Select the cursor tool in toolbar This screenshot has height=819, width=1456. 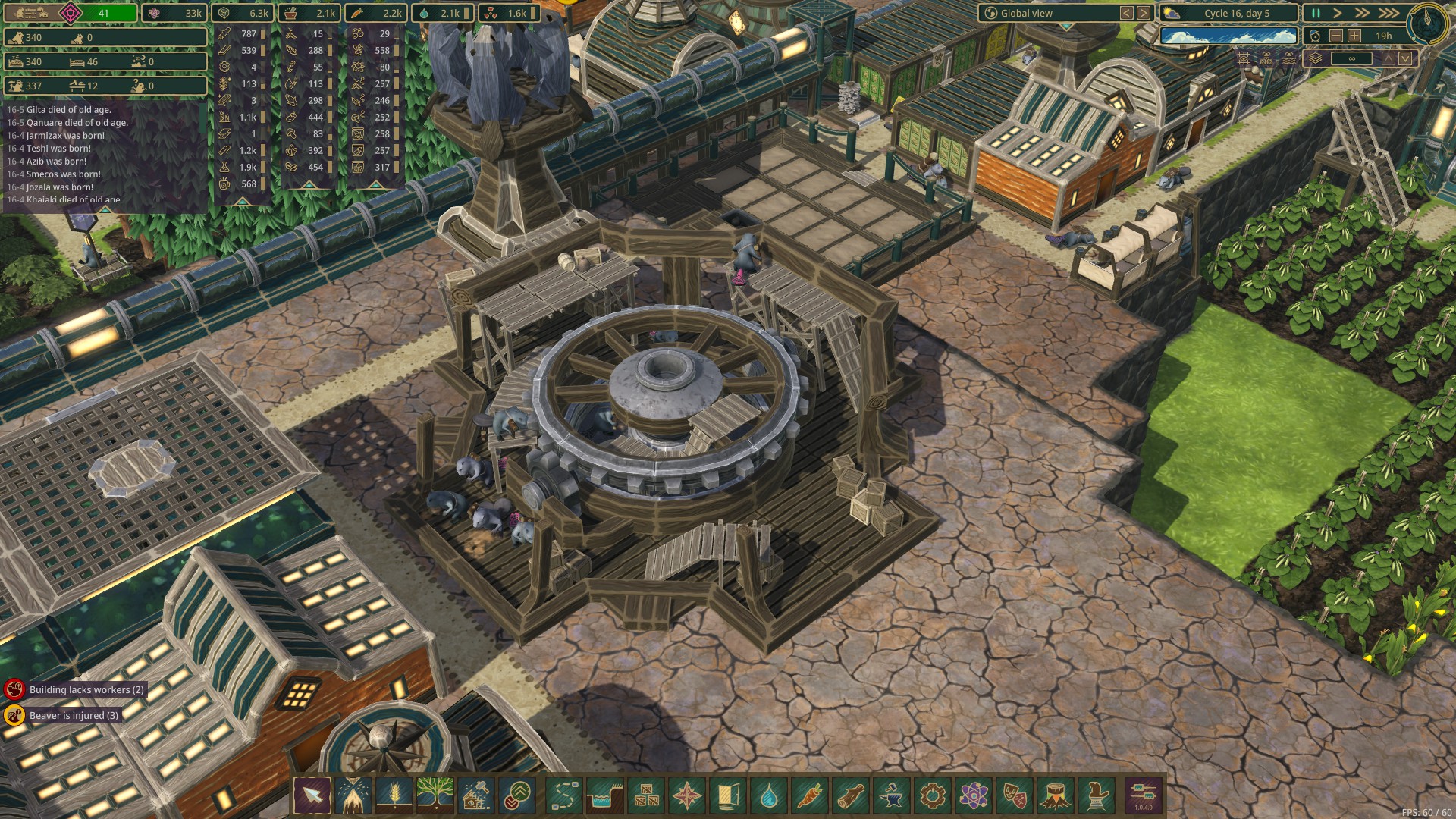312,796
